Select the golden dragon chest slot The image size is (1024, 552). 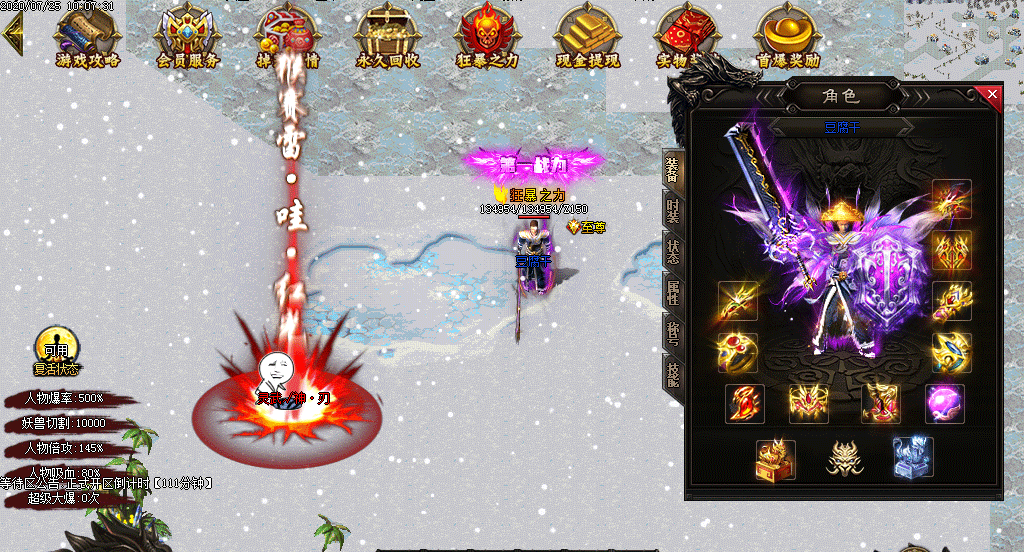tap(776, 458)
